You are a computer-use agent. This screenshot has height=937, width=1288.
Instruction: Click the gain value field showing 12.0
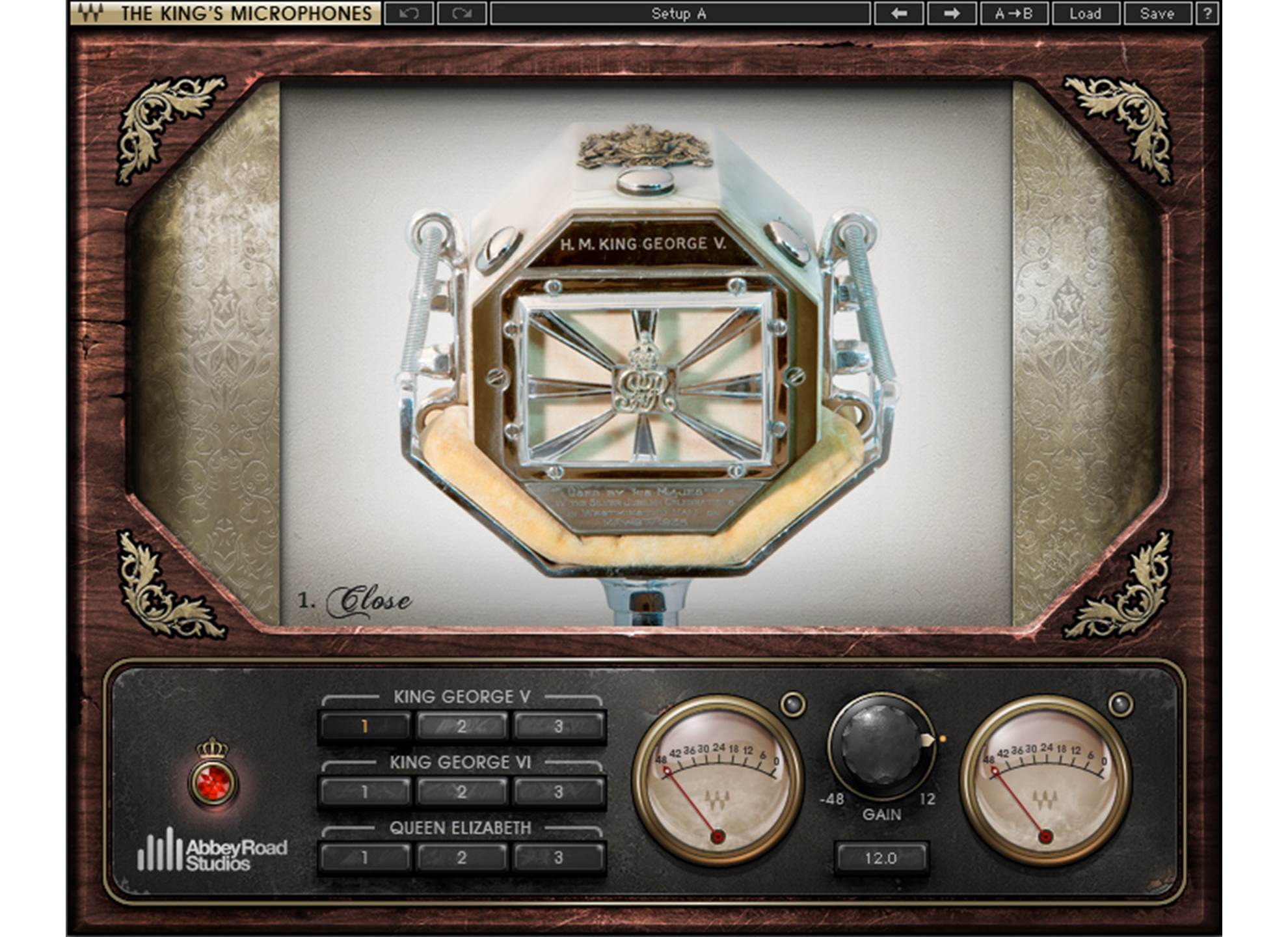click(x=881, y=858)
